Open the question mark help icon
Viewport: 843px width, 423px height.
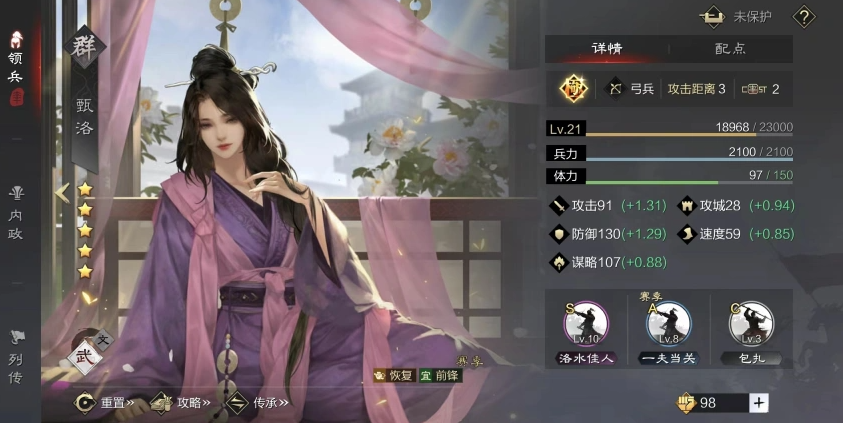pyautogui.click(x=804, y=16)
